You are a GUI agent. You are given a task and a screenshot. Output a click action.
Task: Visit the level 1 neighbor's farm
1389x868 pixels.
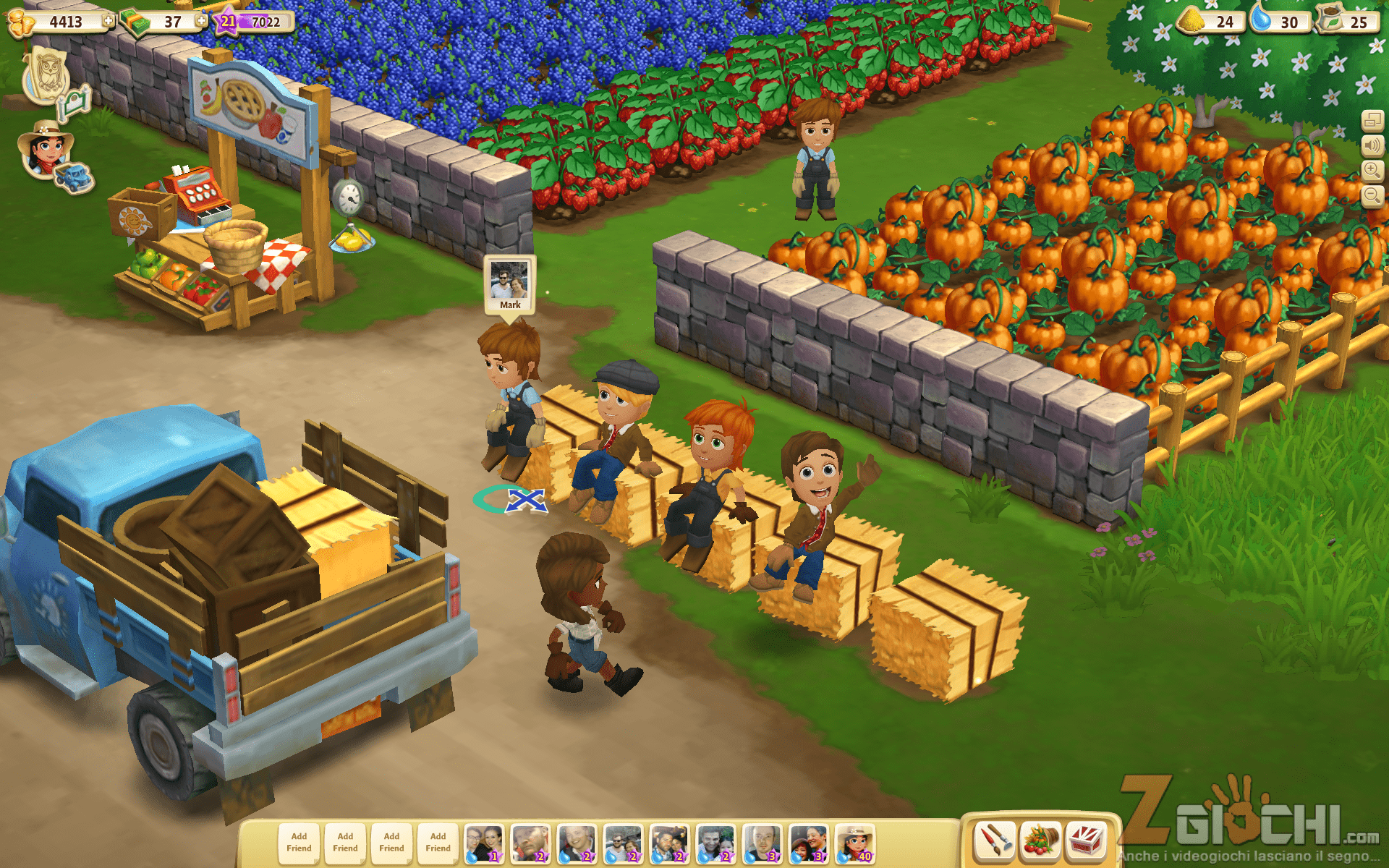tap(484, 843)
